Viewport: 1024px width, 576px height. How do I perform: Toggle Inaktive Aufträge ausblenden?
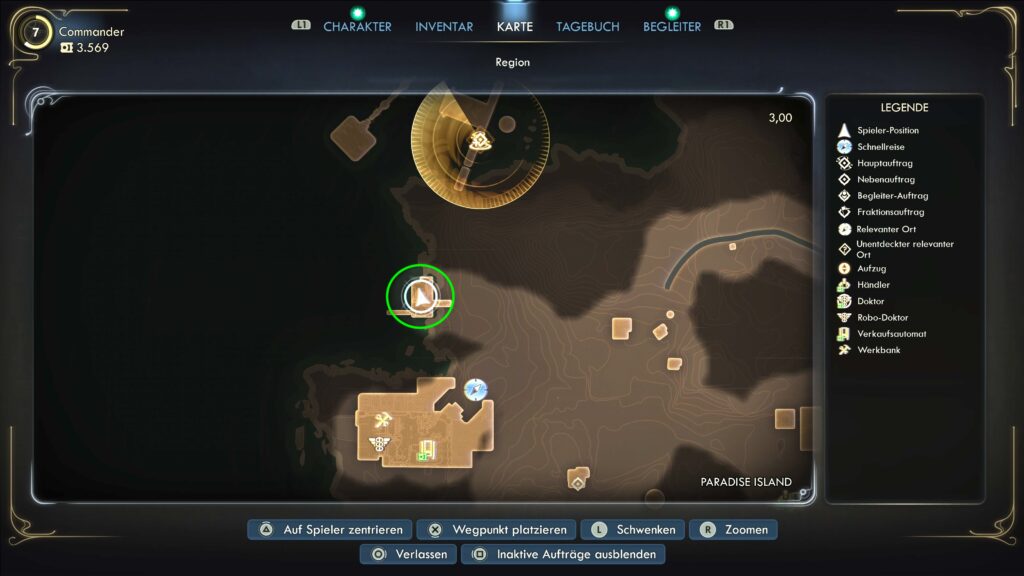566,554
